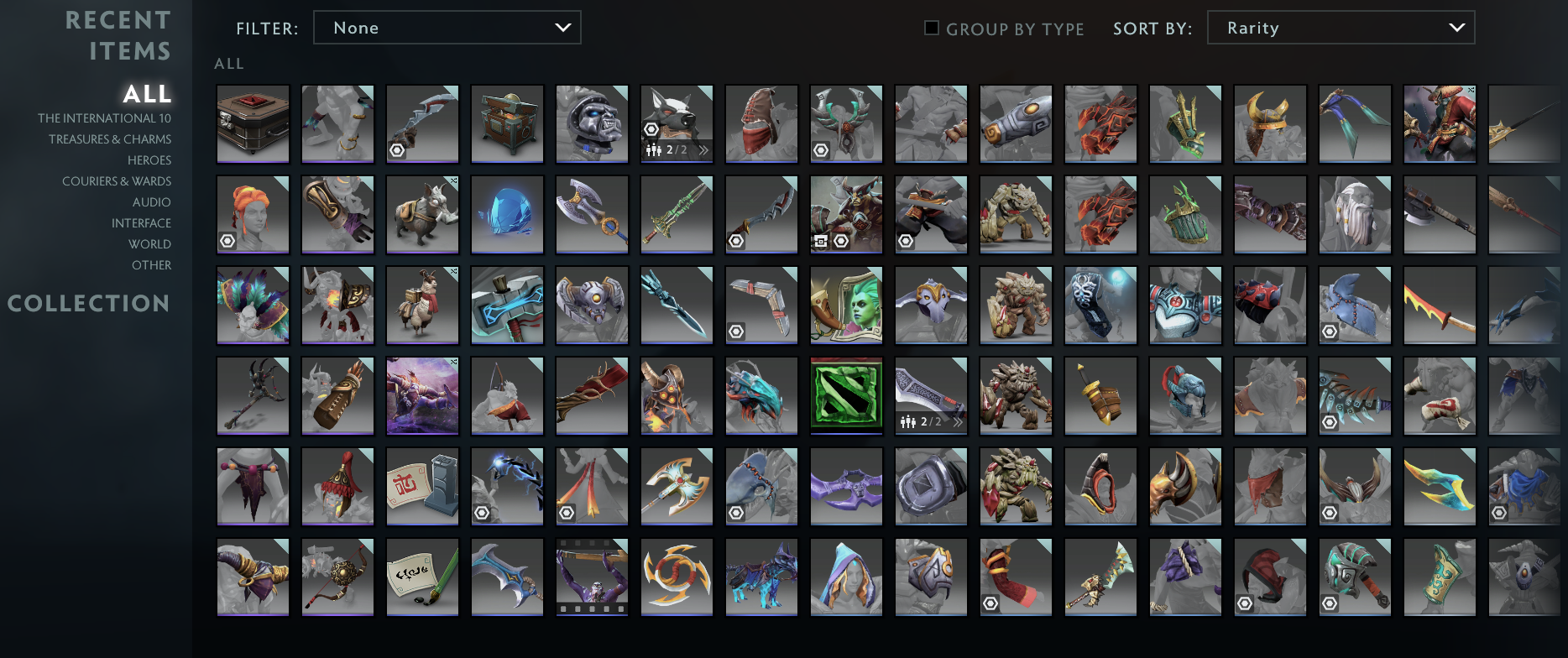1568x658 pixels.
Task: Enable the Group By Type checkbox
Action: tap(932, 28)
